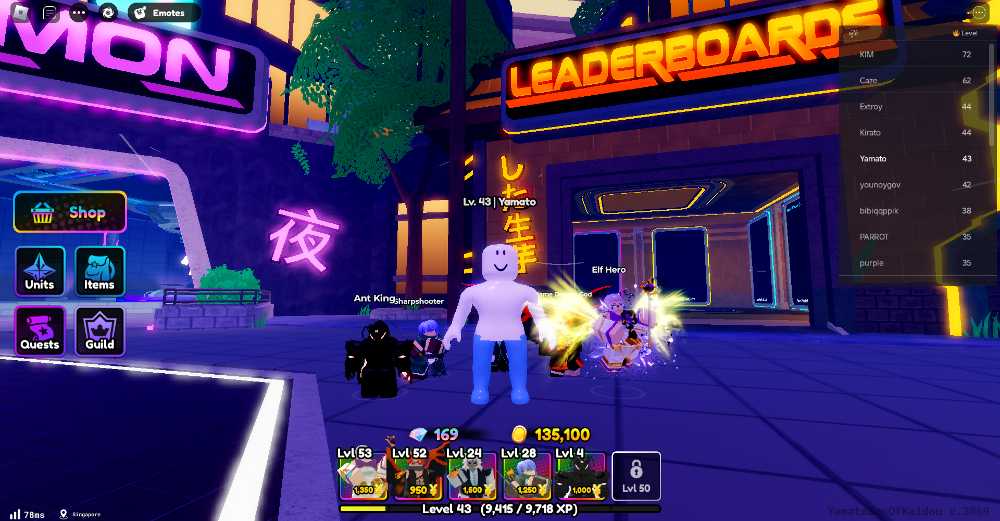Open the Units panel

40,271
